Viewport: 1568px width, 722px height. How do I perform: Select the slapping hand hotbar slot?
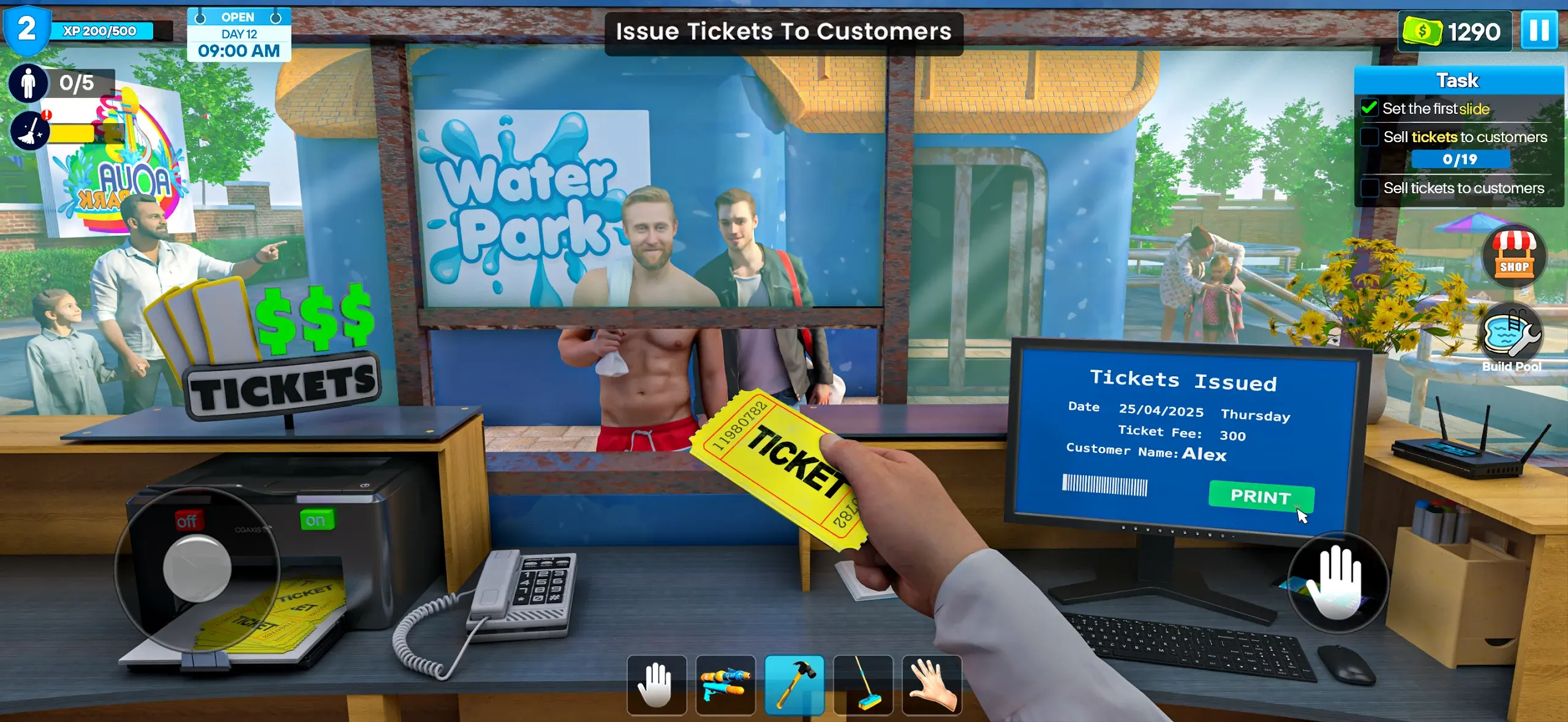(932, 685)
